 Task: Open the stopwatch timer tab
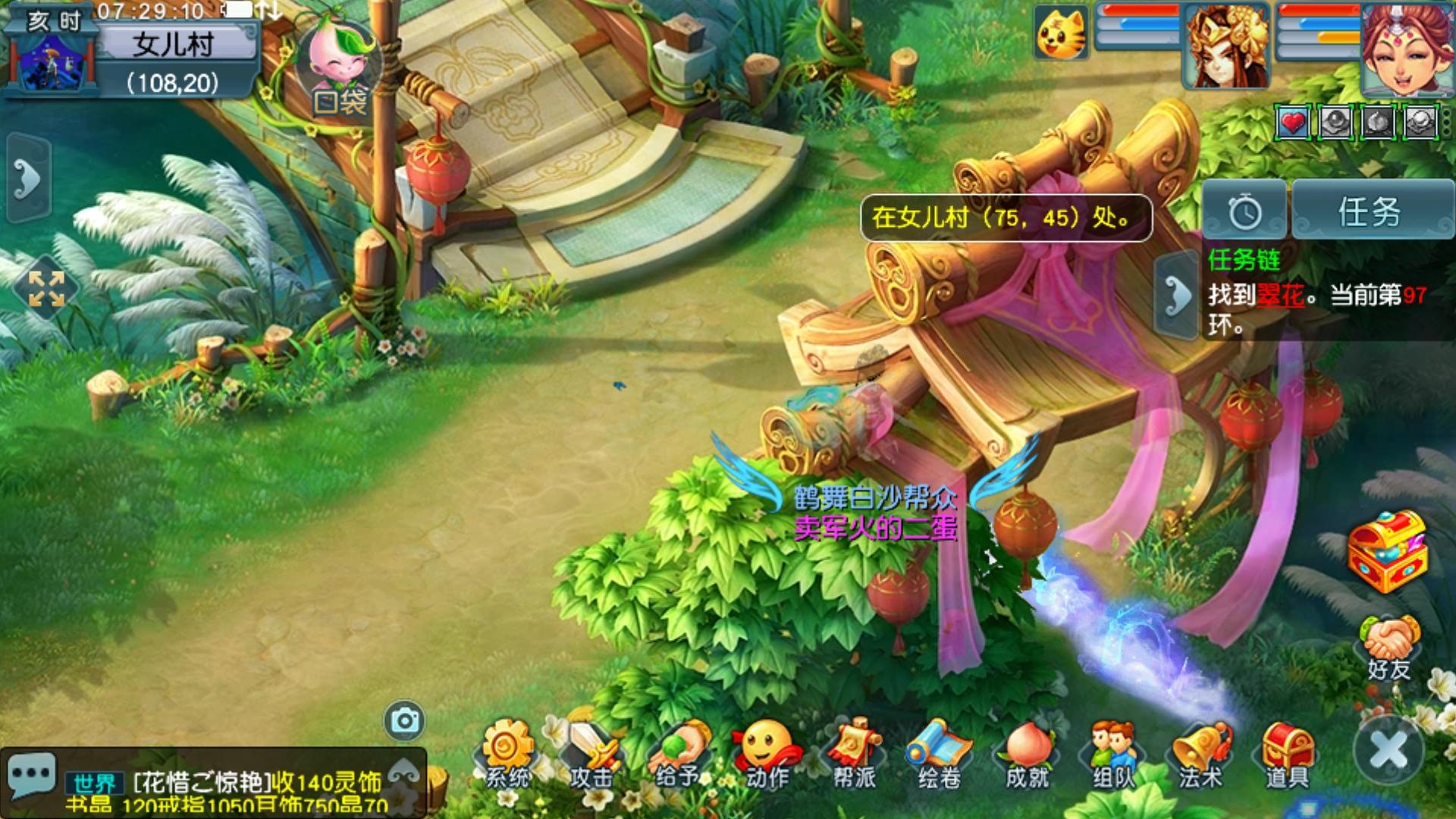tap(1244, 212)
